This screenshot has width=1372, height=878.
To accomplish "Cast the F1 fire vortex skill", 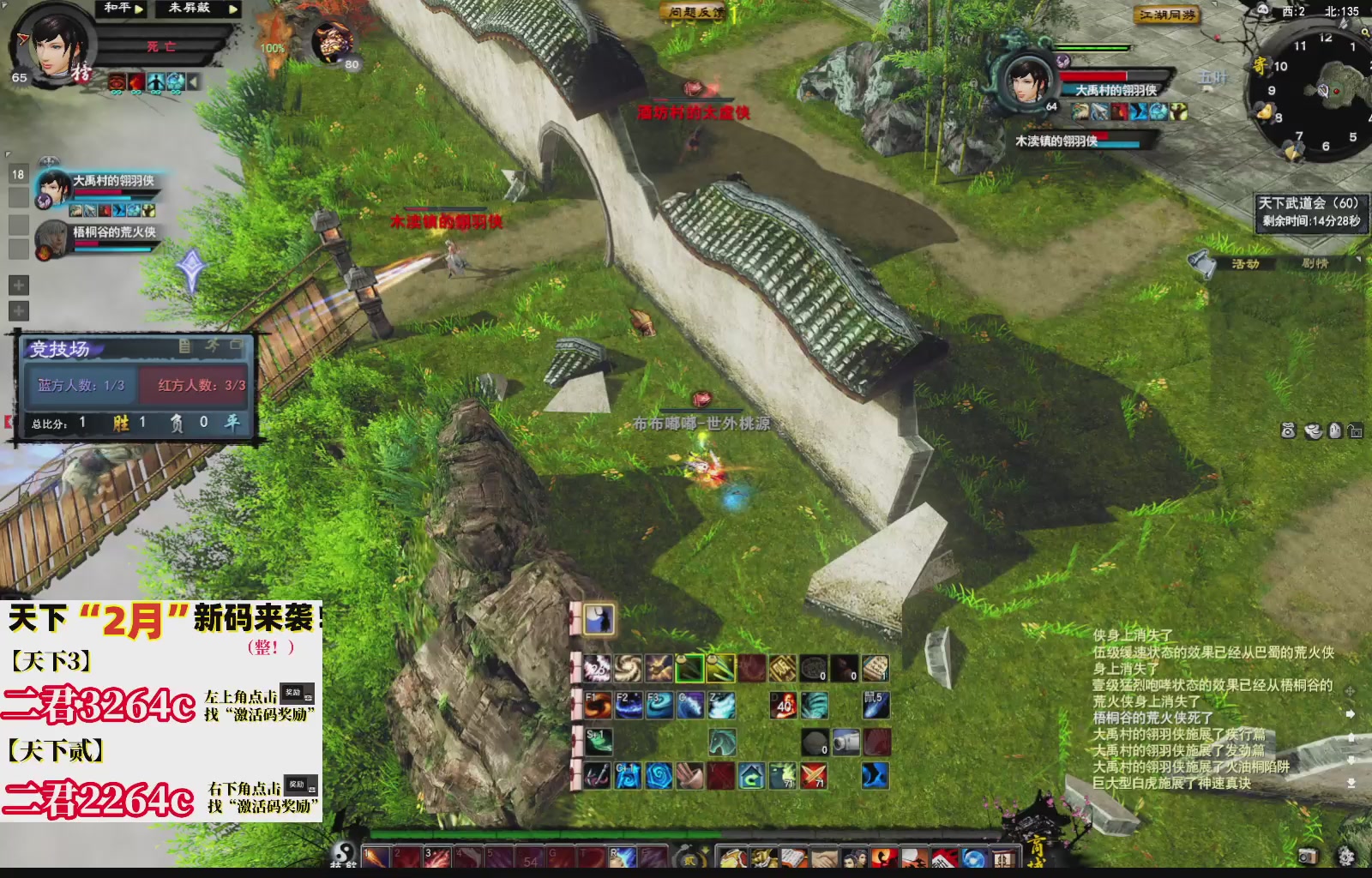I will (x=598, y=704).
